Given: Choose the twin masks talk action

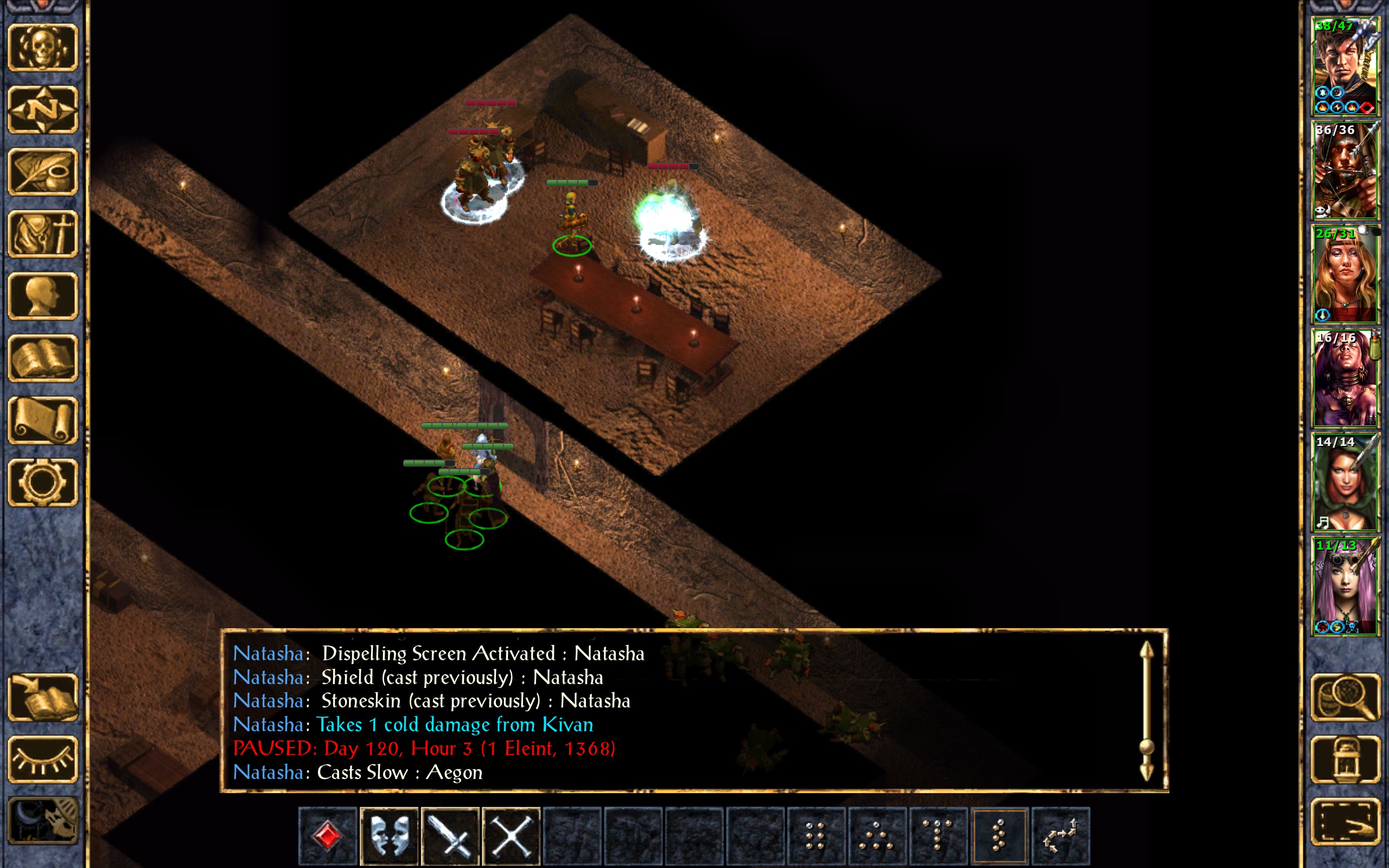Looking at the screenshot, I should 388,836.
